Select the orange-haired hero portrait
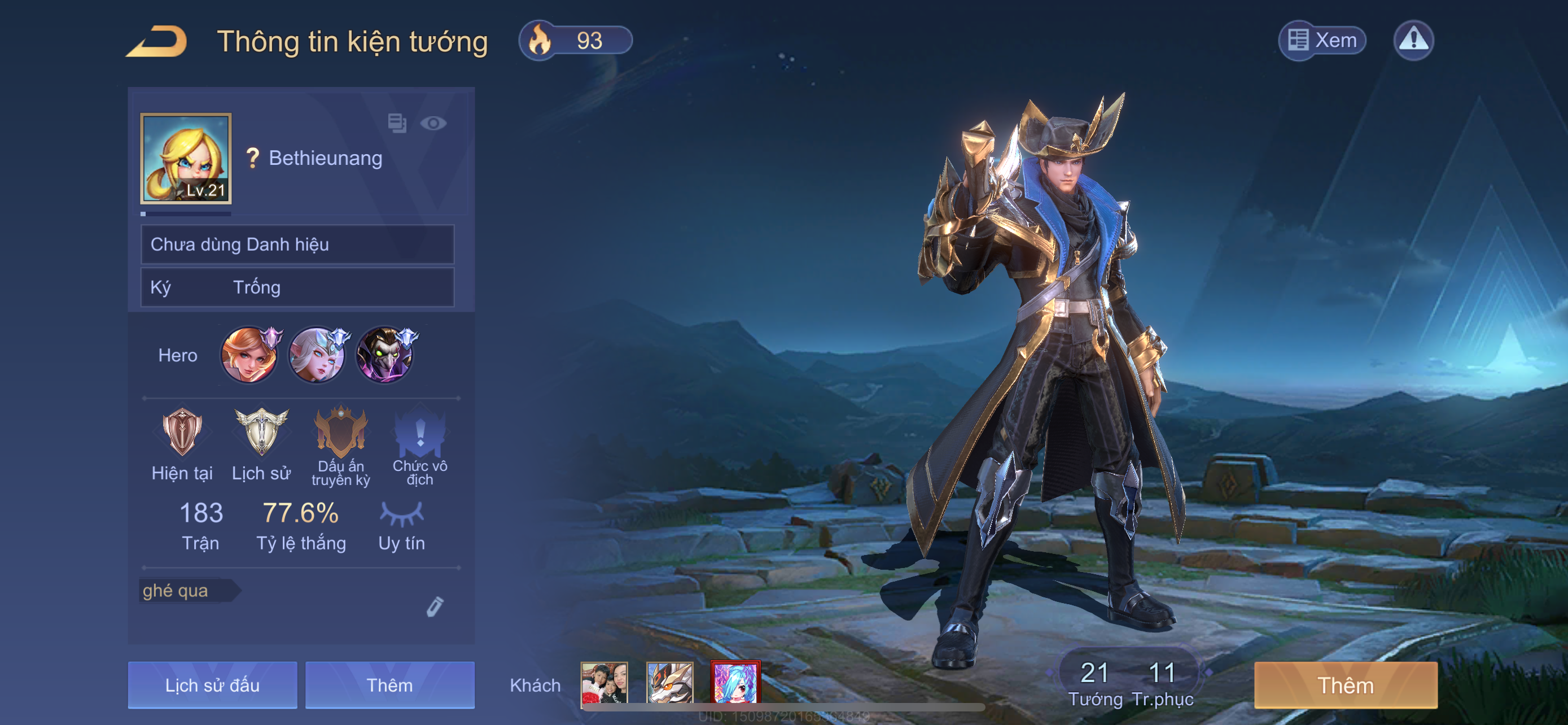The image size is (1568, 725). coord(249,355)
